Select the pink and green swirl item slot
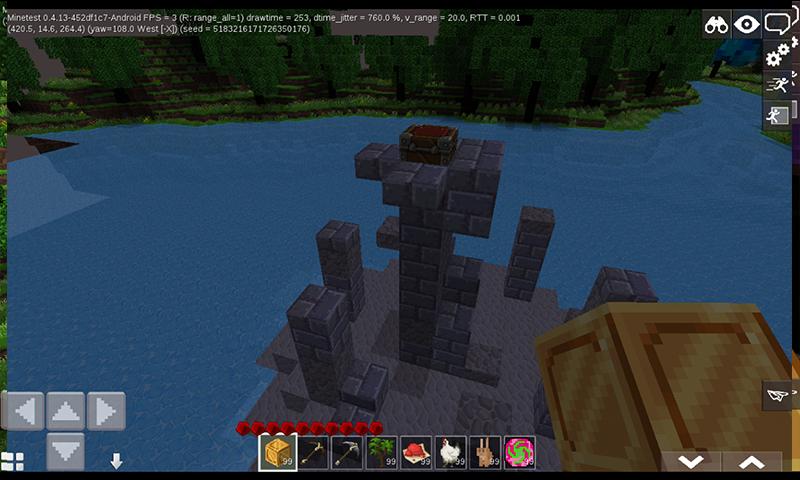 [520, 452]
